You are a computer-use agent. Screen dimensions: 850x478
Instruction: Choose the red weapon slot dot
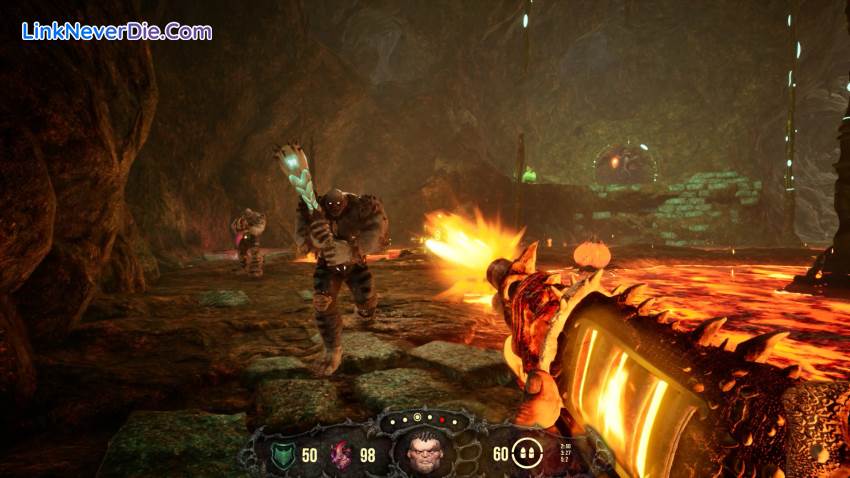point(442,420)
